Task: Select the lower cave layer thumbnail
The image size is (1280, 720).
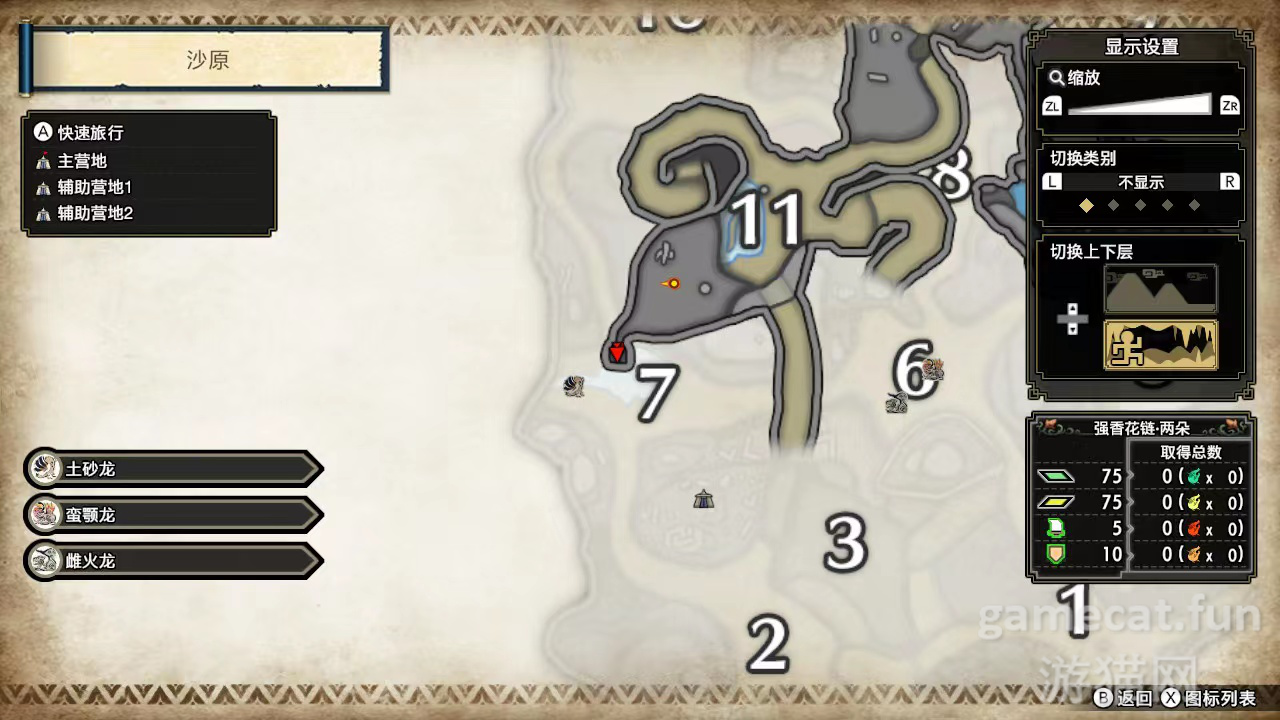Action: click(1160, 345)
